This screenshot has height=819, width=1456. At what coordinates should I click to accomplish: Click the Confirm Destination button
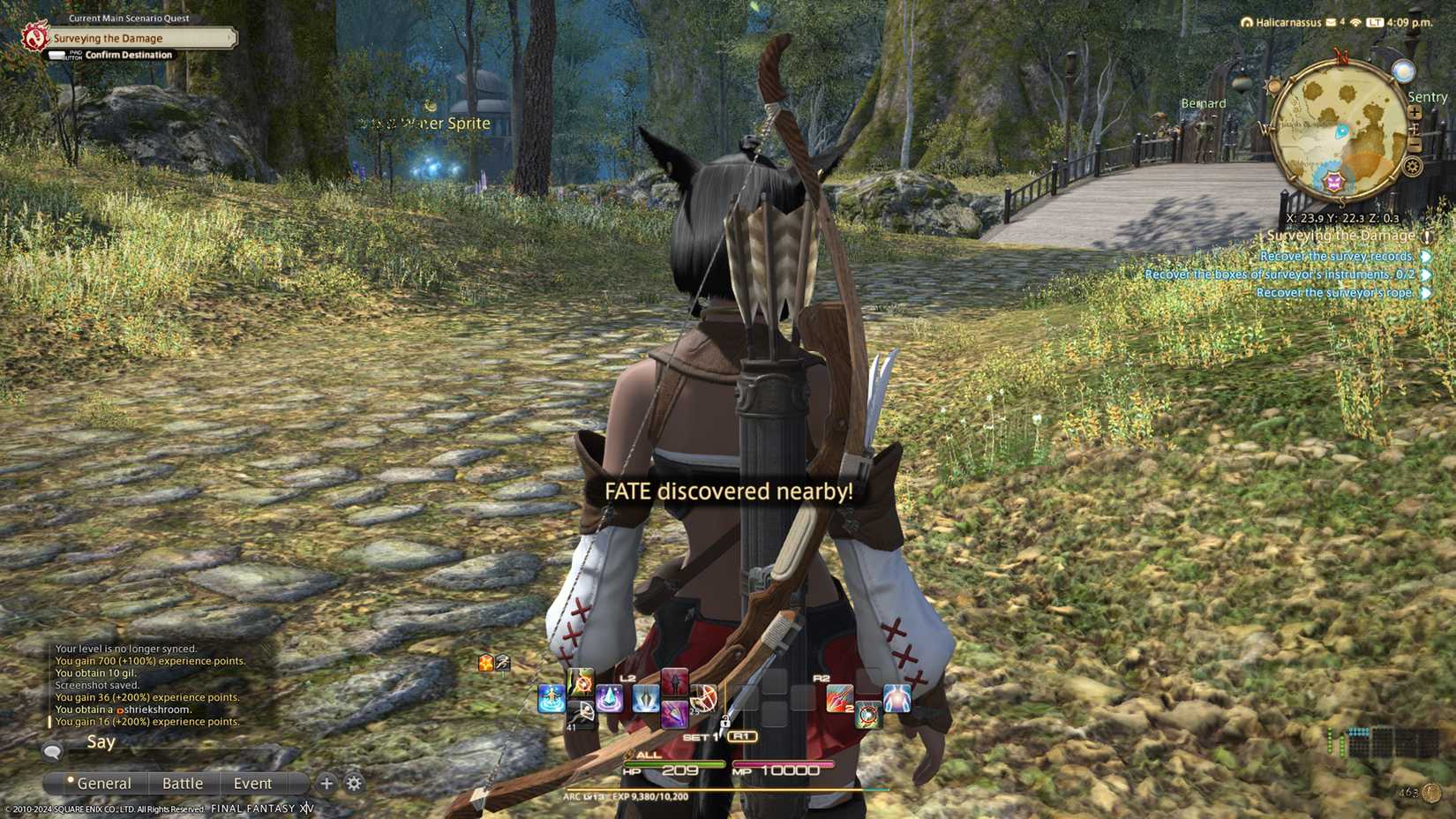(126, 54)
